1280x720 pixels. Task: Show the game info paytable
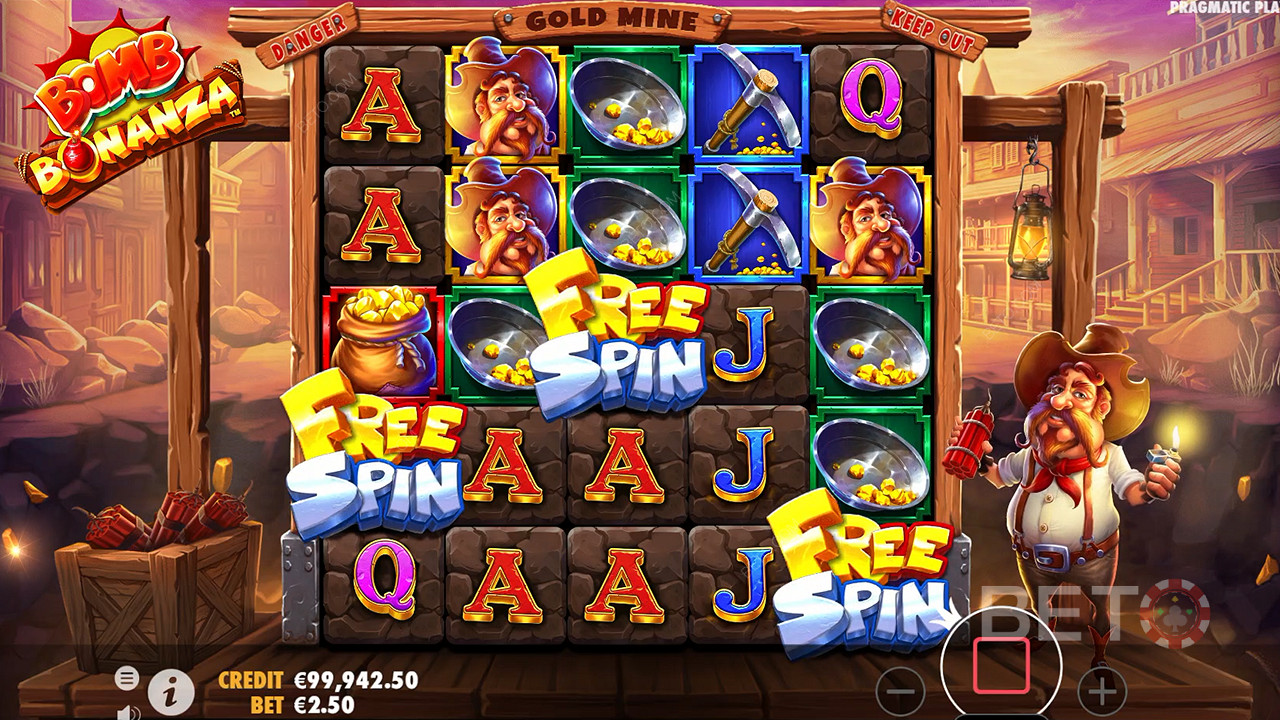(171, 691)
